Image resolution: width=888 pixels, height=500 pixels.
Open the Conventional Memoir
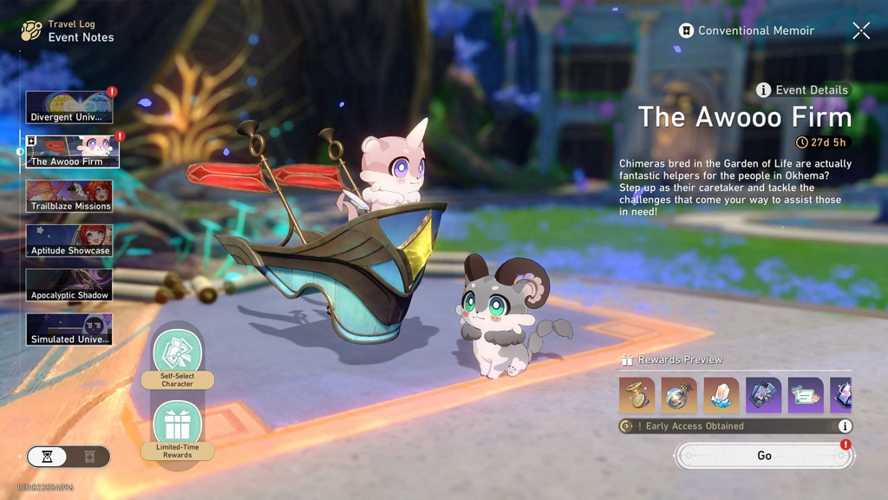pyautogui.click(x=747, y=31)
